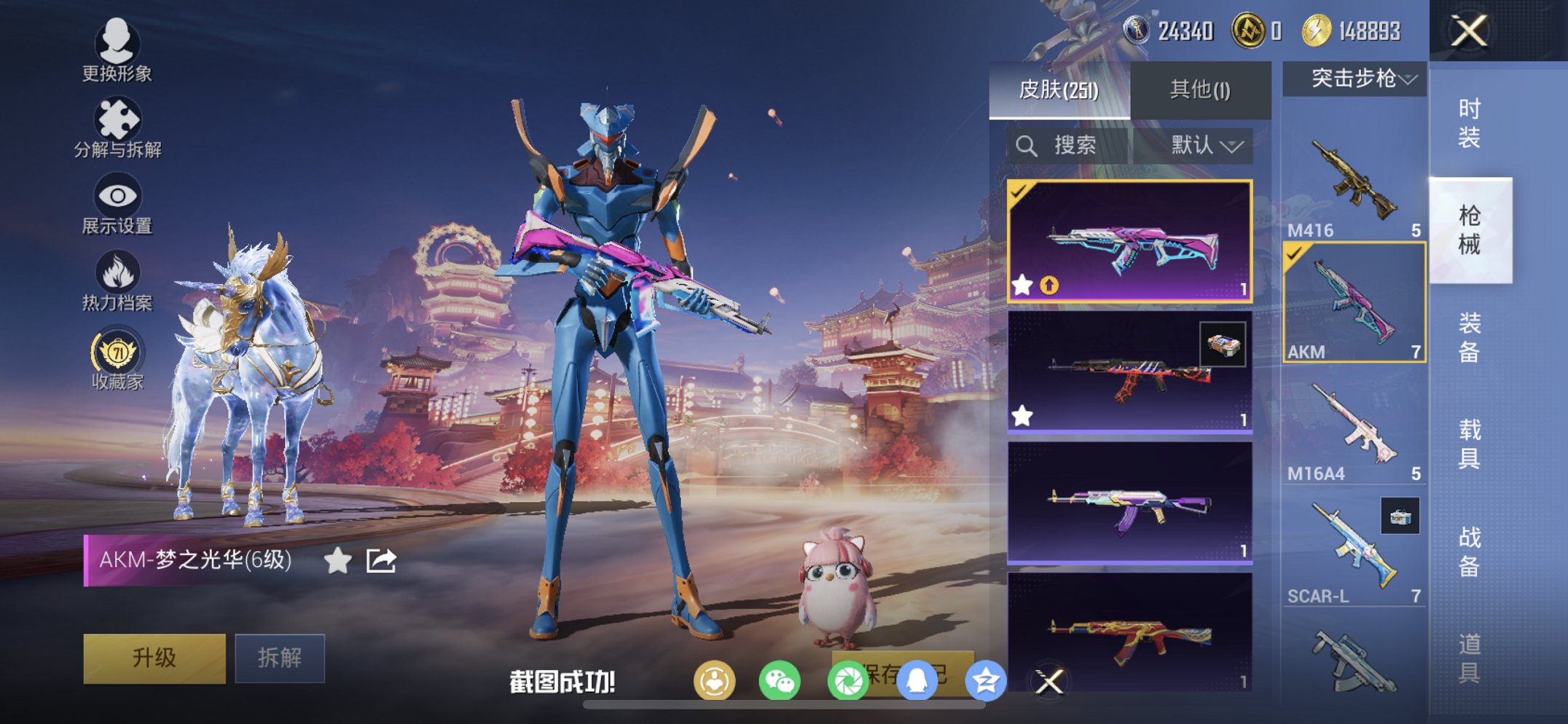Switch to the 其他(1) tab
The width and height of the screenshot is (1568, 724).
coord(1199,88)
